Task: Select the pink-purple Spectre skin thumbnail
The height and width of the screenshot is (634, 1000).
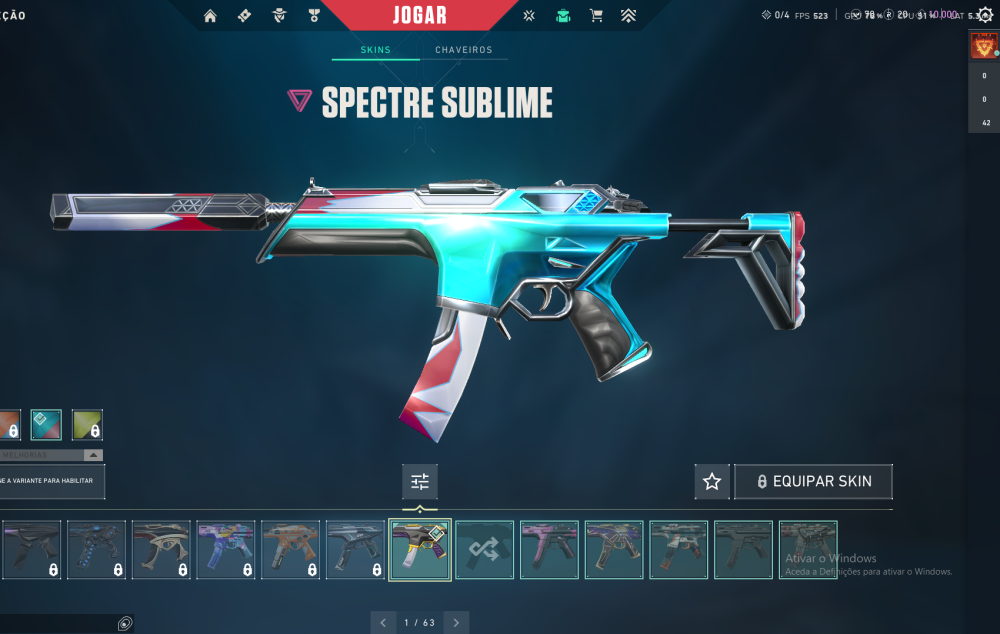Action: 549,549
